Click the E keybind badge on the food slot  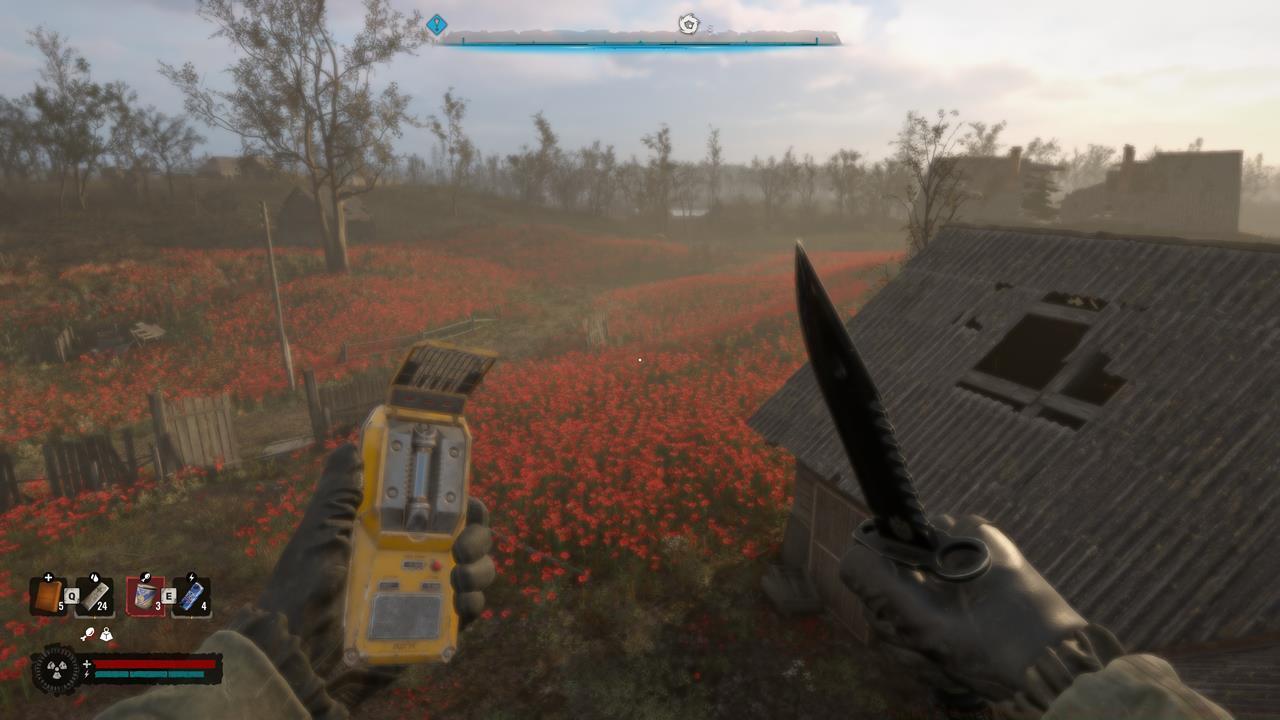coord(169,596)
